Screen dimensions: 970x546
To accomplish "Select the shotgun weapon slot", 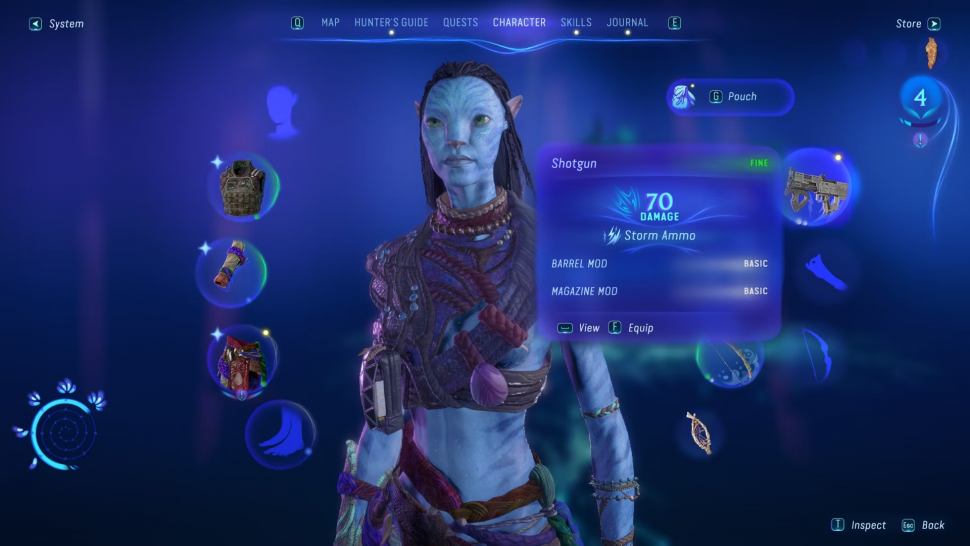I will point(815,186).
